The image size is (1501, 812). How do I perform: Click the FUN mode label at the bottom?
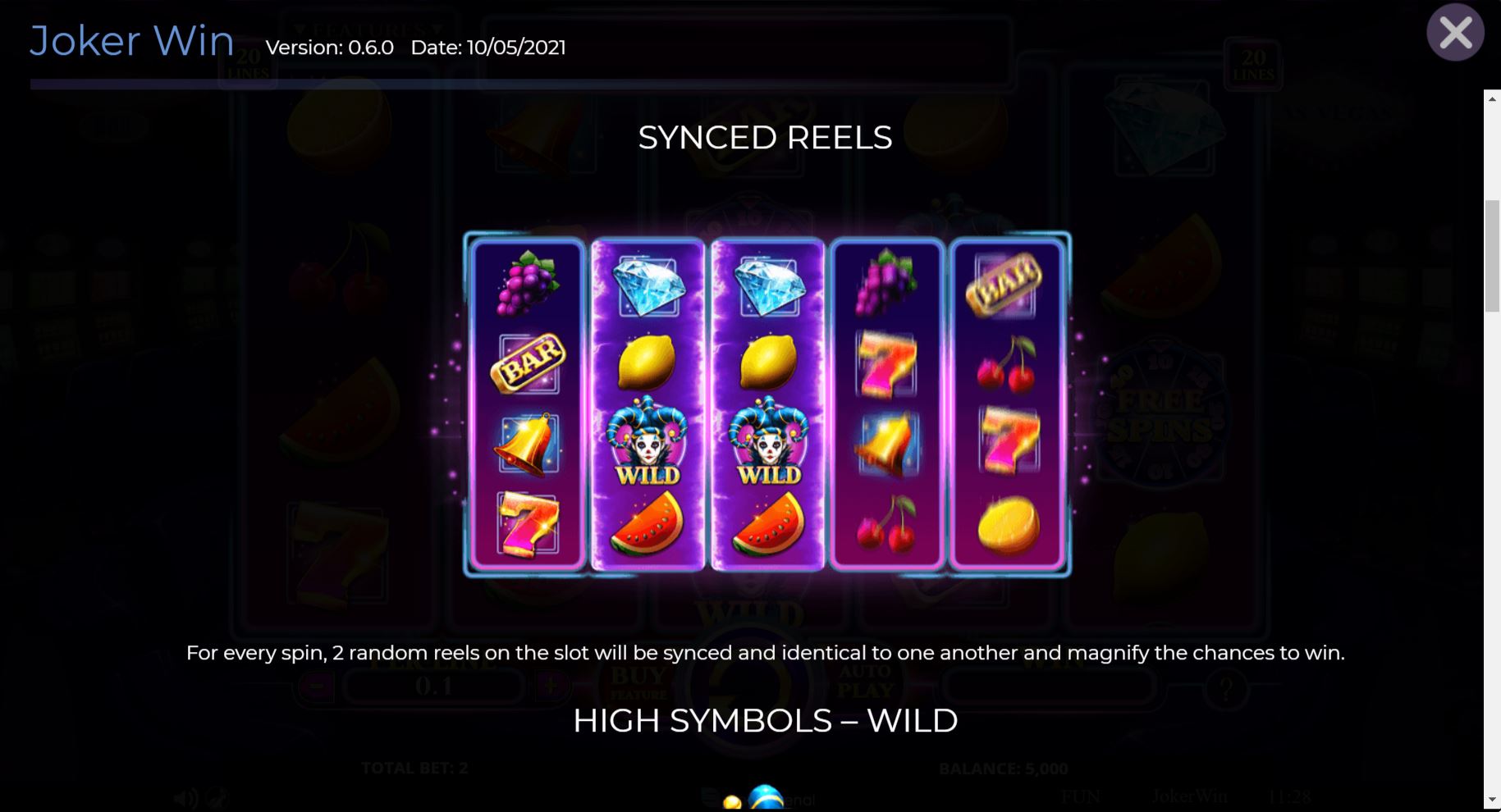coord(1079,796)
